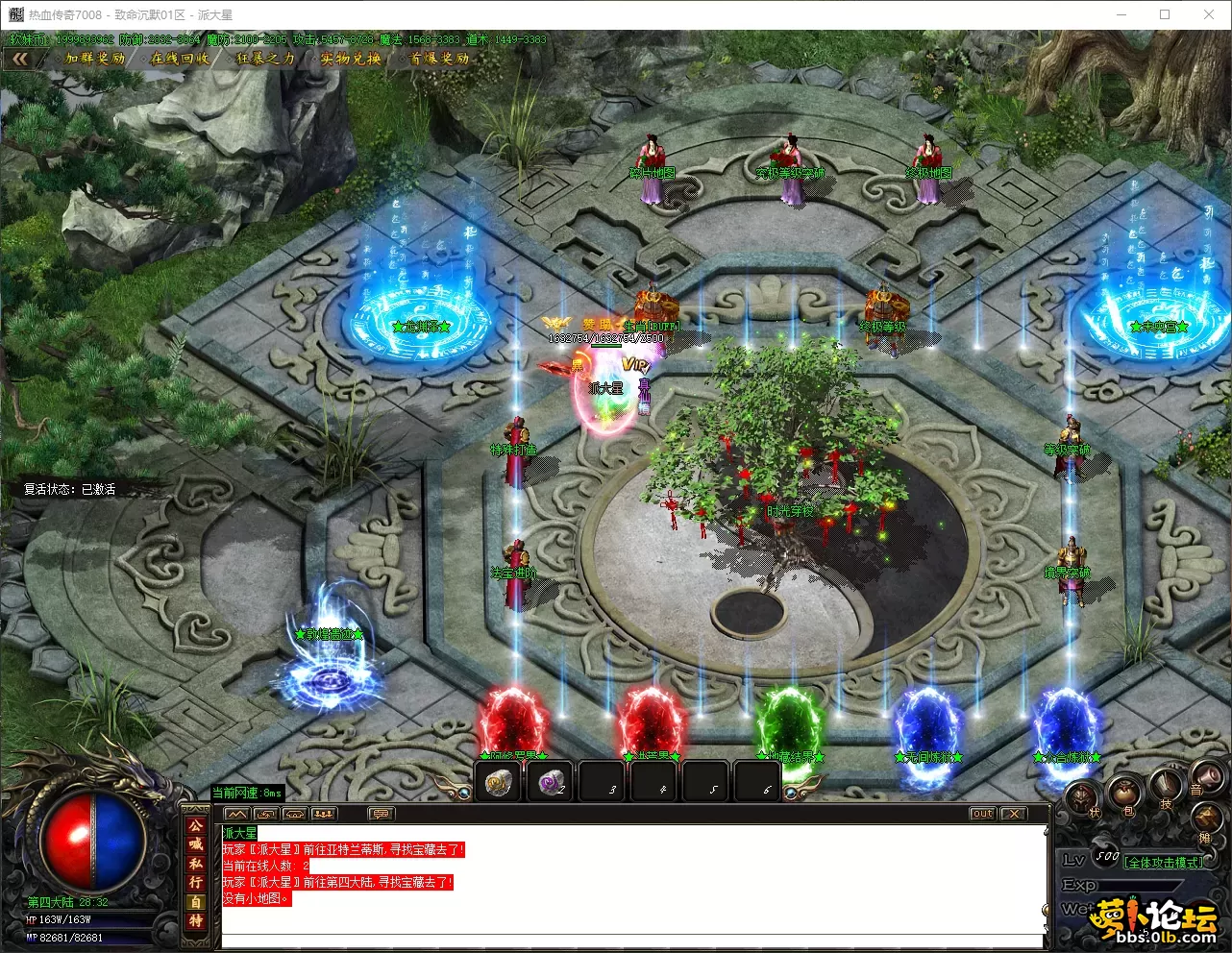This screenshot has width=1232, height=953.
Task: Maximize the game window
Action: coord(1165,14)
